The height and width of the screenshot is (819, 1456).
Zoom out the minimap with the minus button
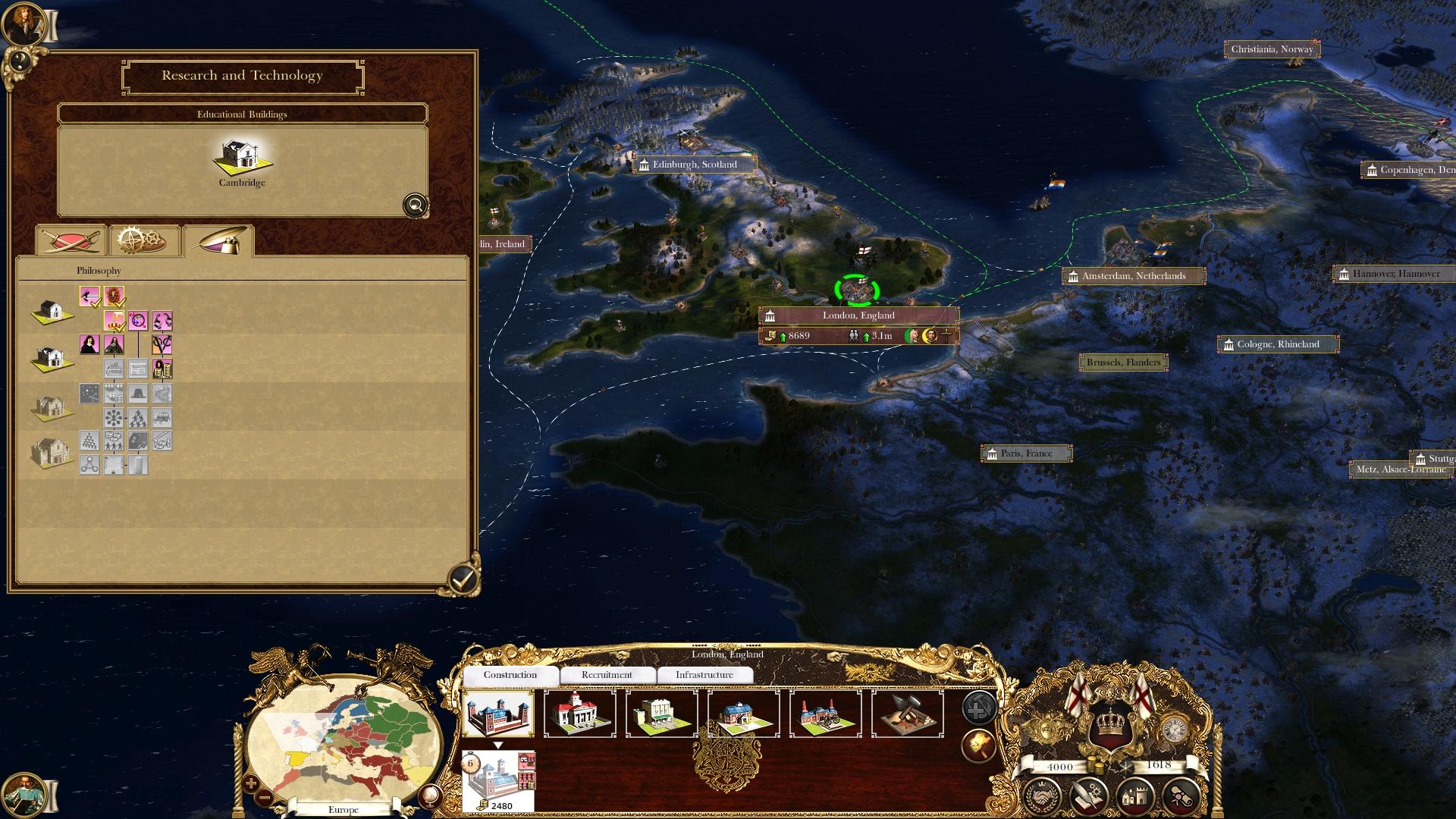(x=265, y=798)
